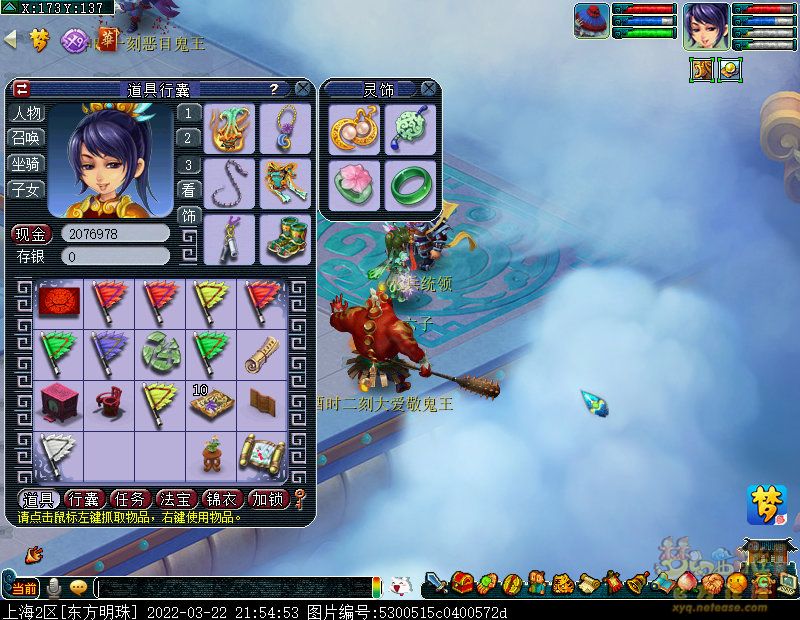Open the 坐骑 mount tab
Screen dimensions: 800x620
click(27, 163)
